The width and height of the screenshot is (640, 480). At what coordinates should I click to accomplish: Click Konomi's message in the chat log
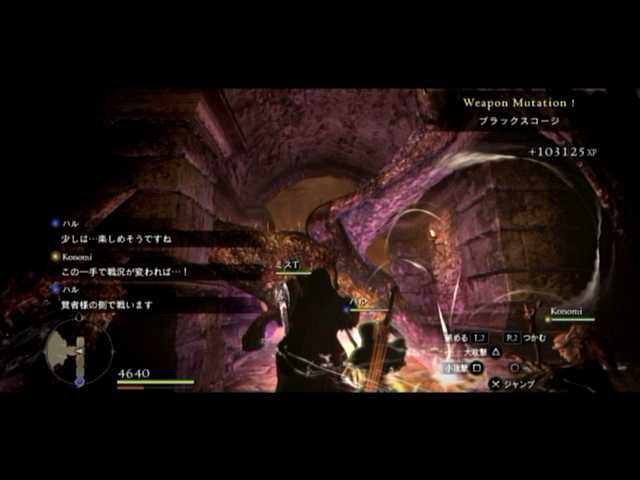click(126, 271)
